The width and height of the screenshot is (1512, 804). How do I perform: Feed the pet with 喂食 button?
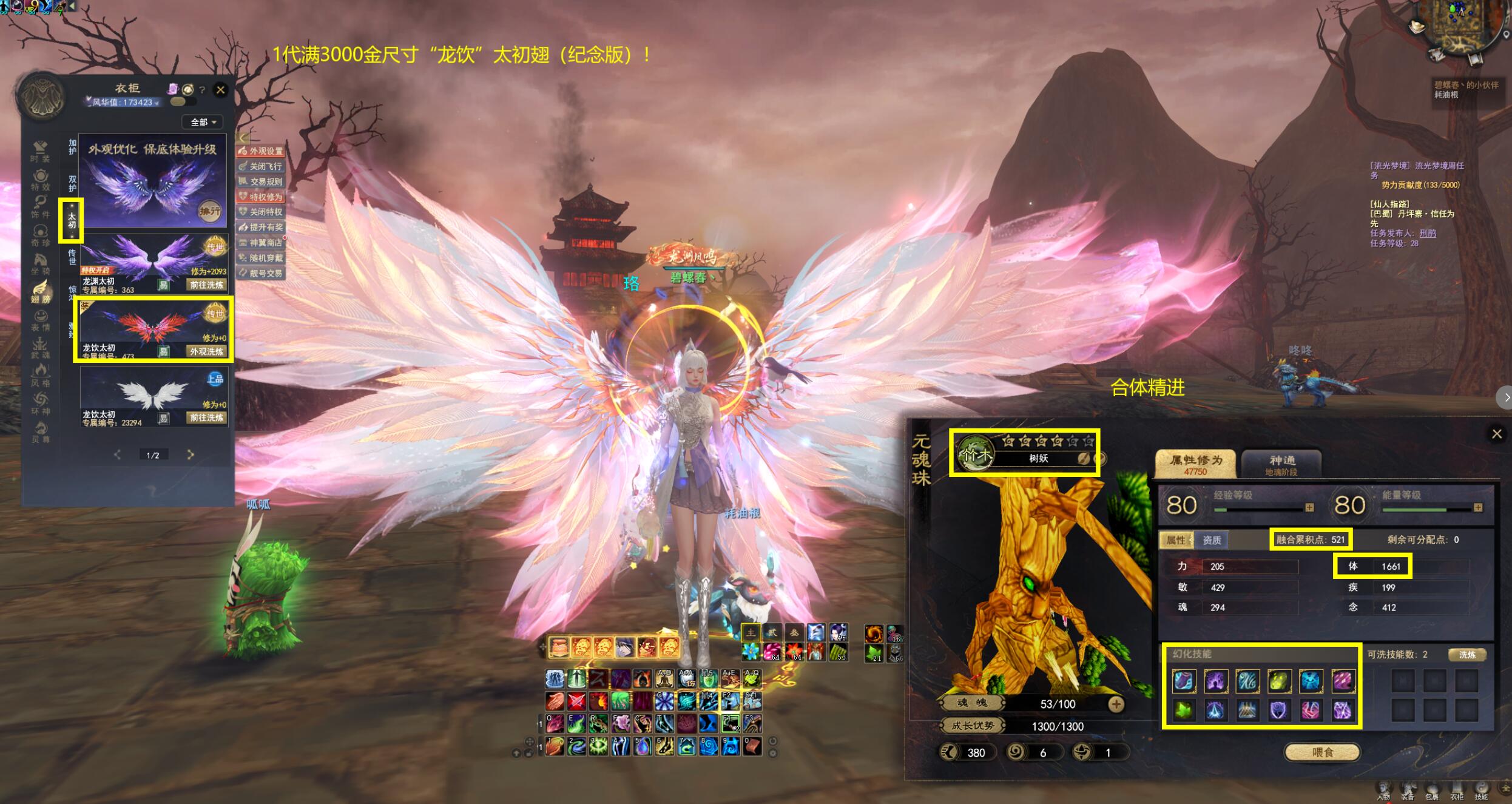[x=1323, y=752]
